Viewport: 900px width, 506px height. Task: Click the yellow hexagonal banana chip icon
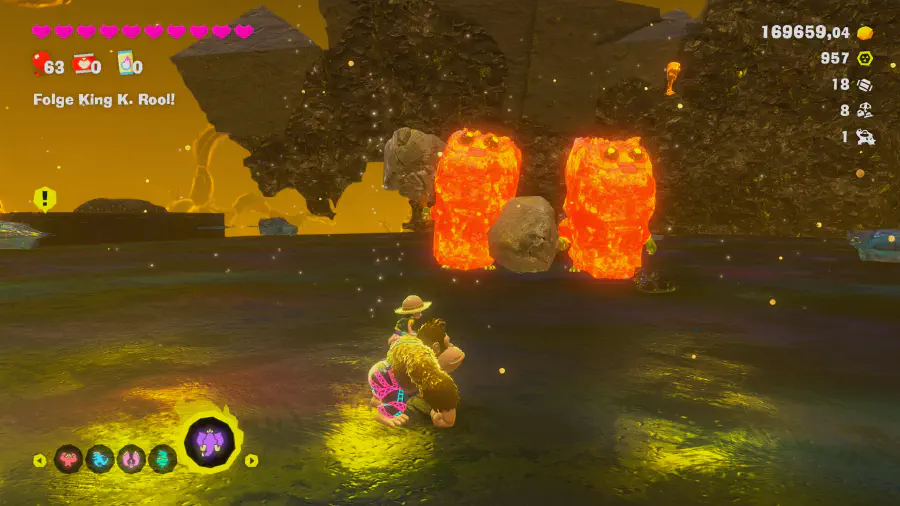865,59
